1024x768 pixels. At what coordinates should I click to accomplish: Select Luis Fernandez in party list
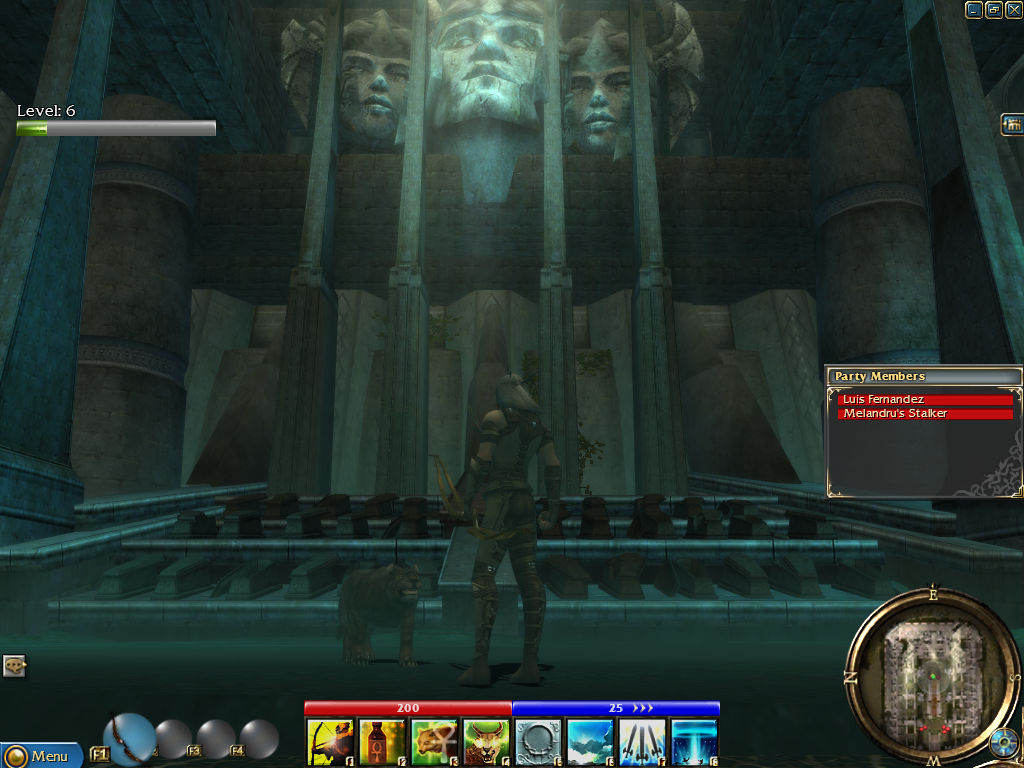(925, 400)
